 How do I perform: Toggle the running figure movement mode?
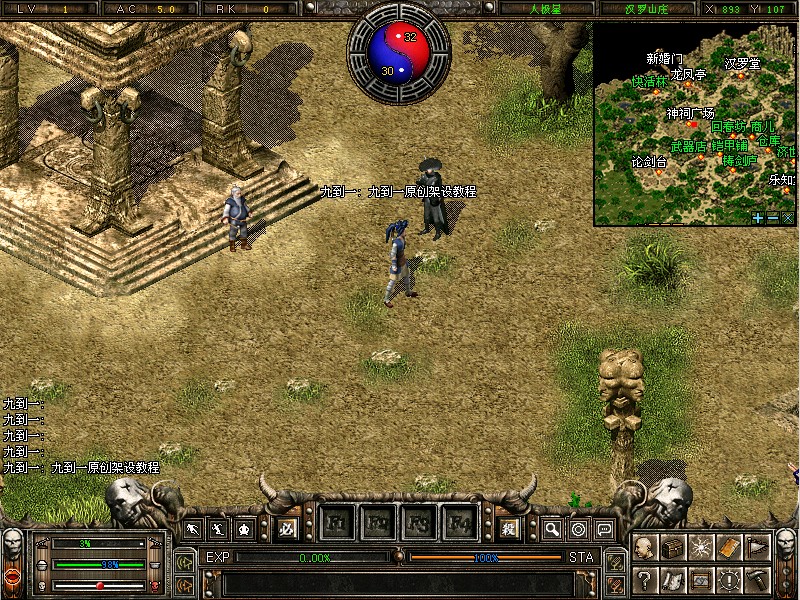[x=191, y=528]
